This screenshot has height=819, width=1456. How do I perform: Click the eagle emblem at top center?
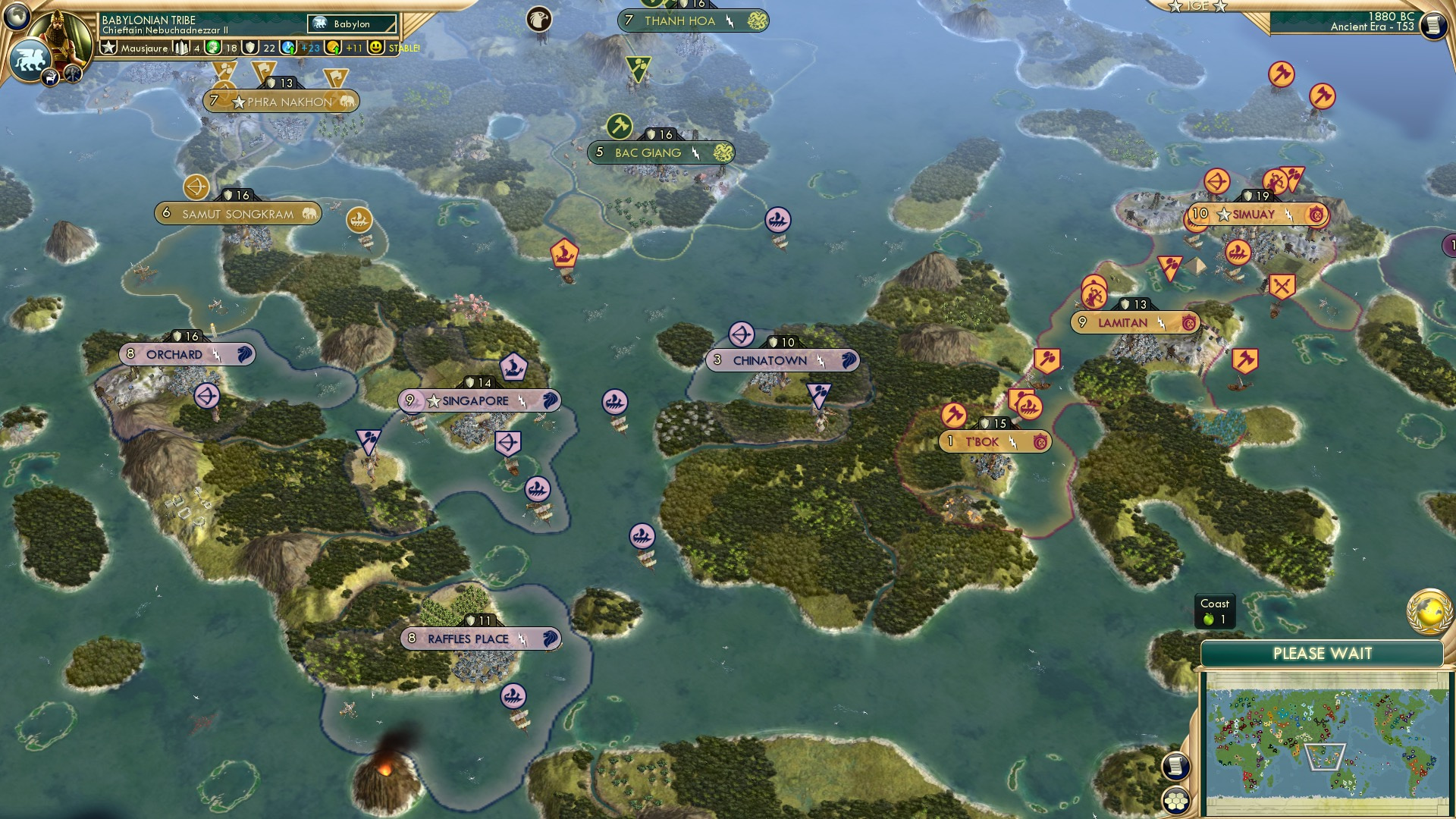(x=541, y=20)
